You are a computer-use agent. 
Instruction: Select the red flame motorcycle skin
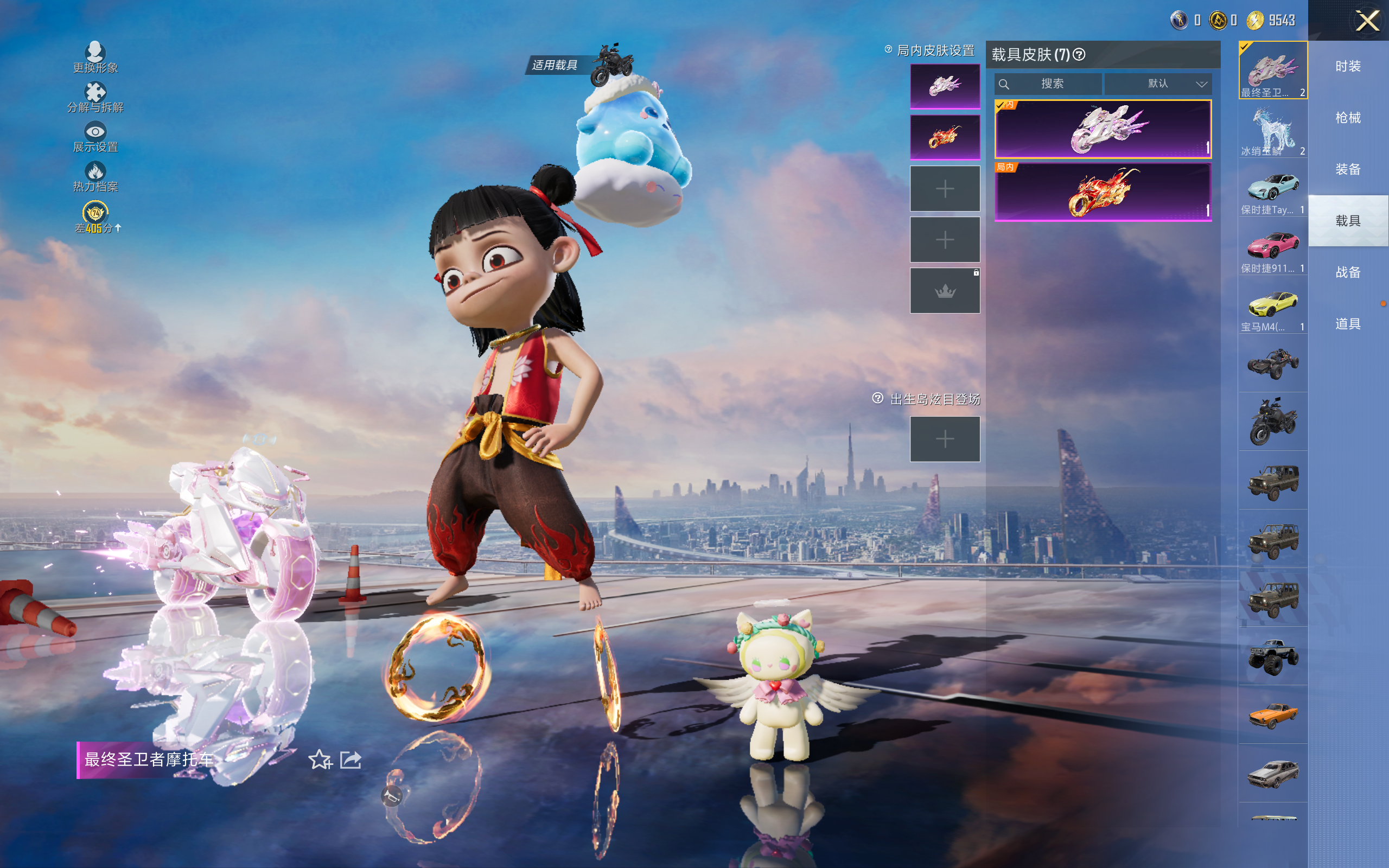[x=1103, y=192]
